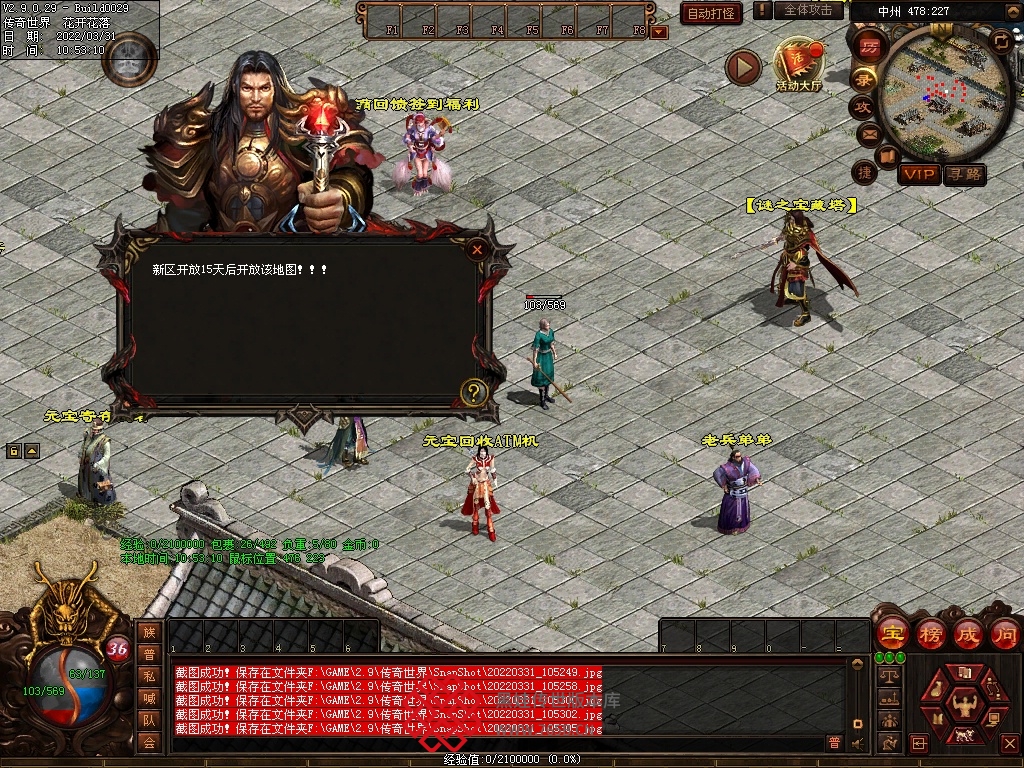The height and width of the screenshot is (768, 1024).
Task: Open the trade scales icon
Action: pyautogui.click(x=888, y=677)
